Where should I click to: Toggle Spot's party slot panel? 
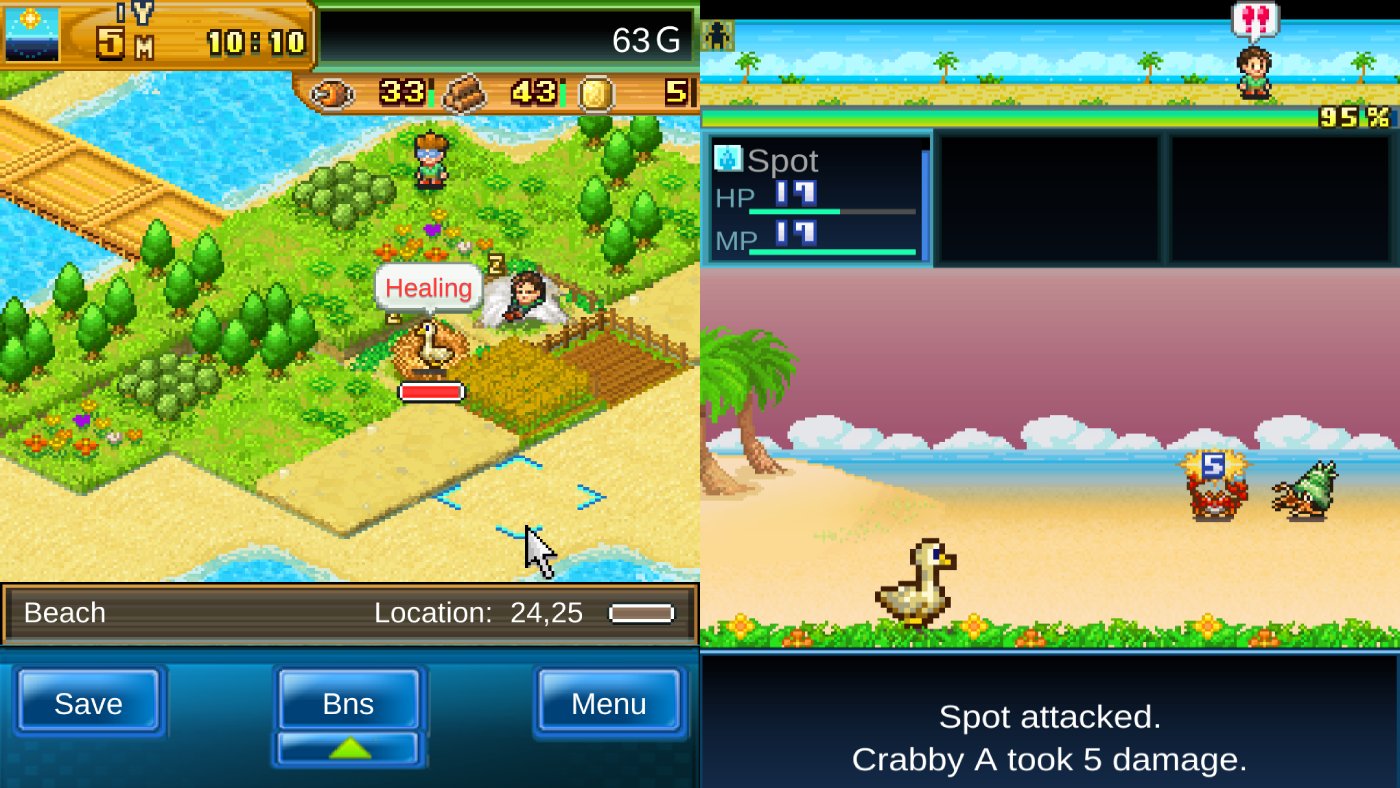818,197
